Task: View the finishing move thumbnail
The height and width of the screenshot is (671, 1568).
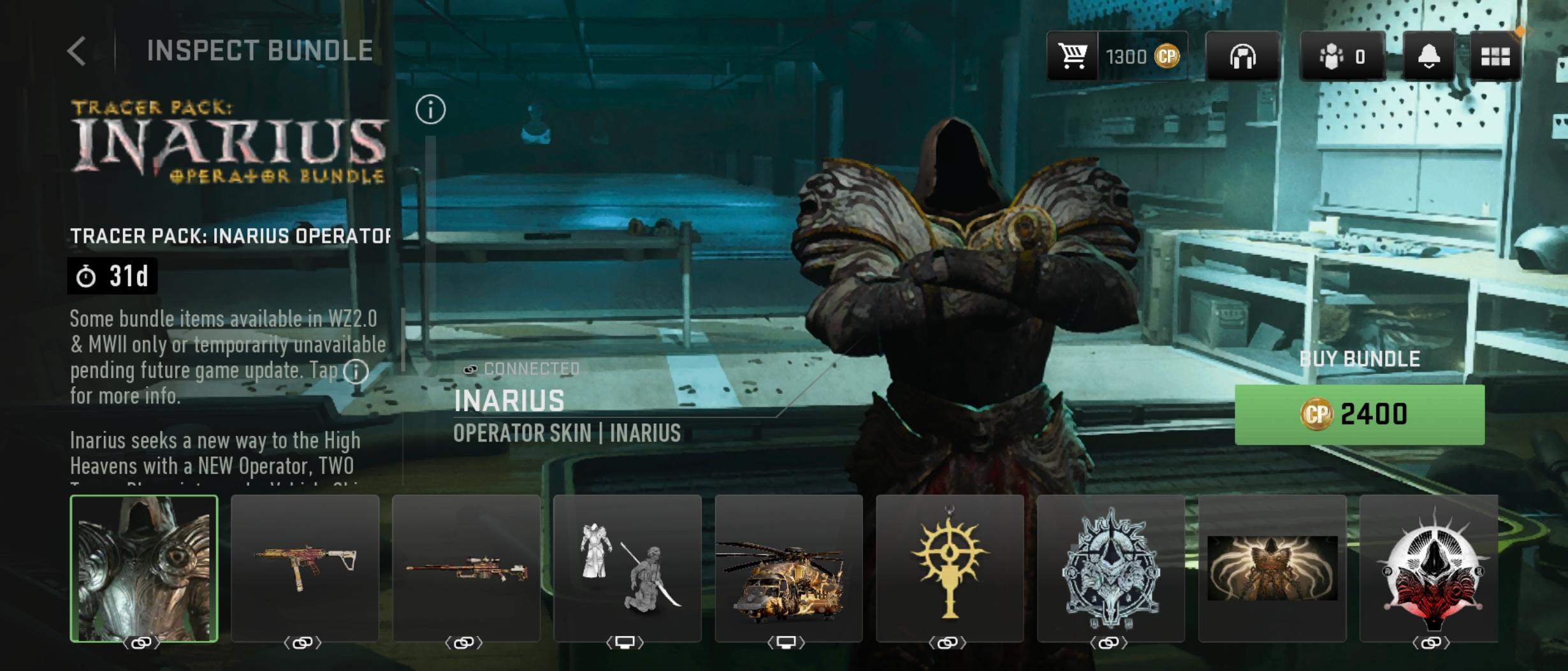Action: tap(627, 568)
